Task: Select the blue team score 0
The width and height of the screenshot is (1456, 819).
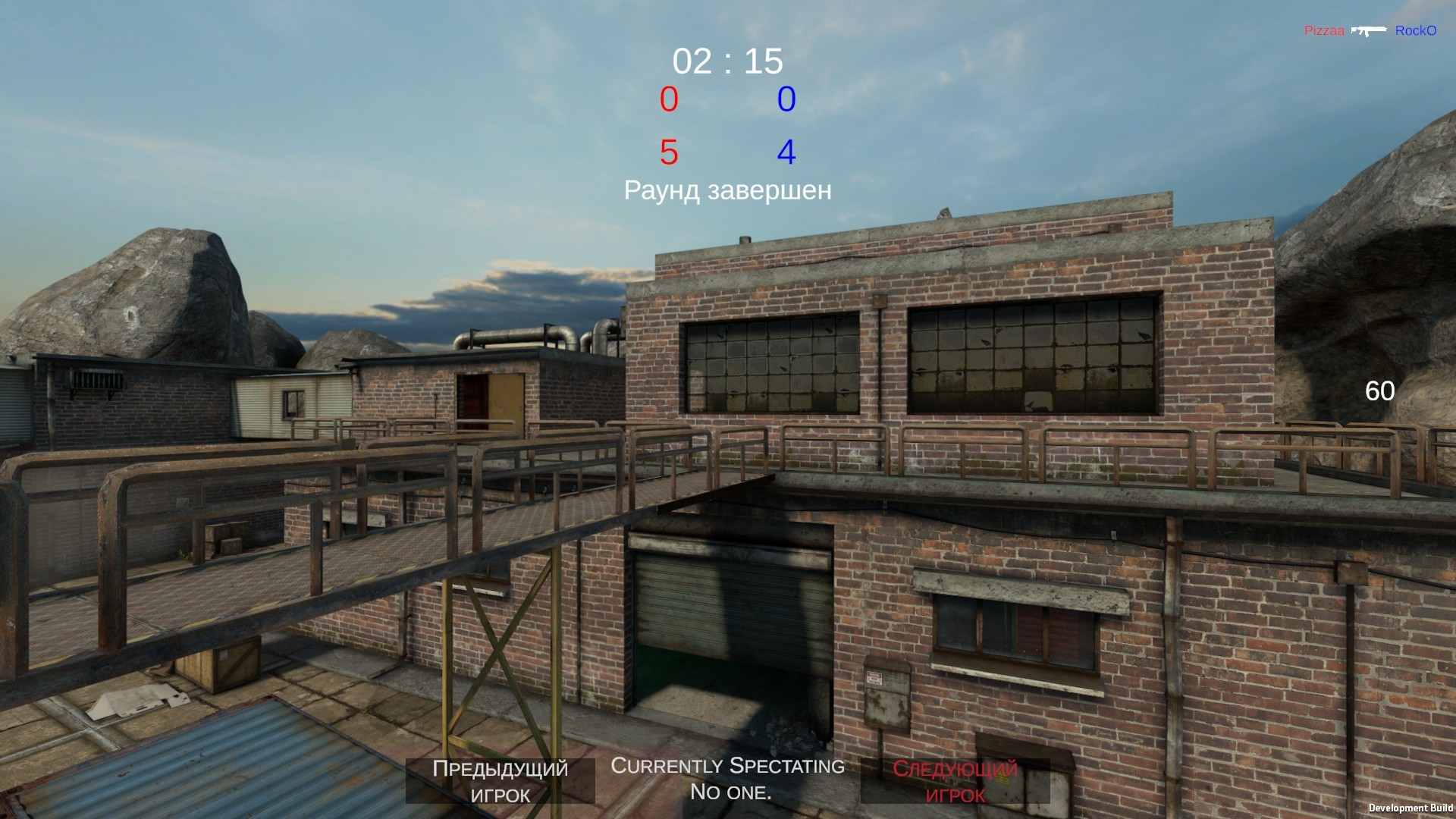Action: click(787, 99)
